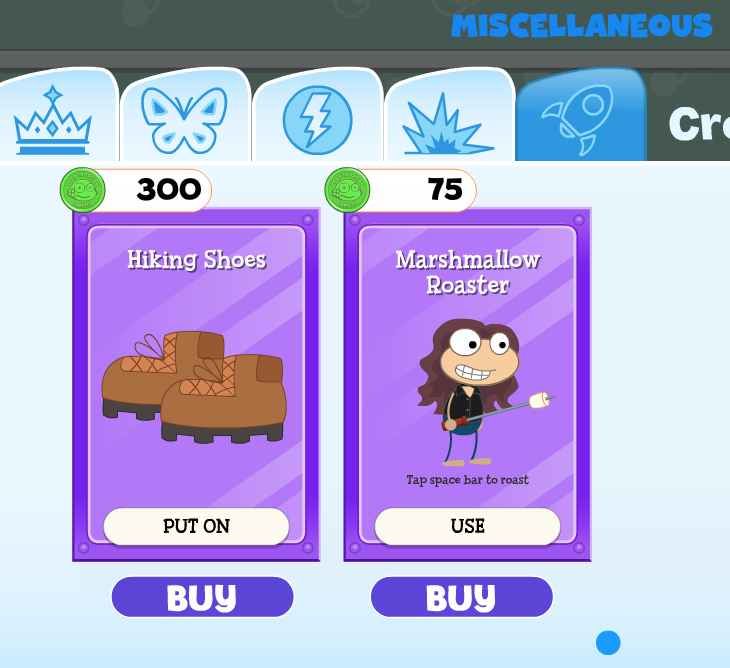This screenshot has height=668, width=730.
Task: Select the Marshmallow Roaster character preview
Action: pos(475,390)
